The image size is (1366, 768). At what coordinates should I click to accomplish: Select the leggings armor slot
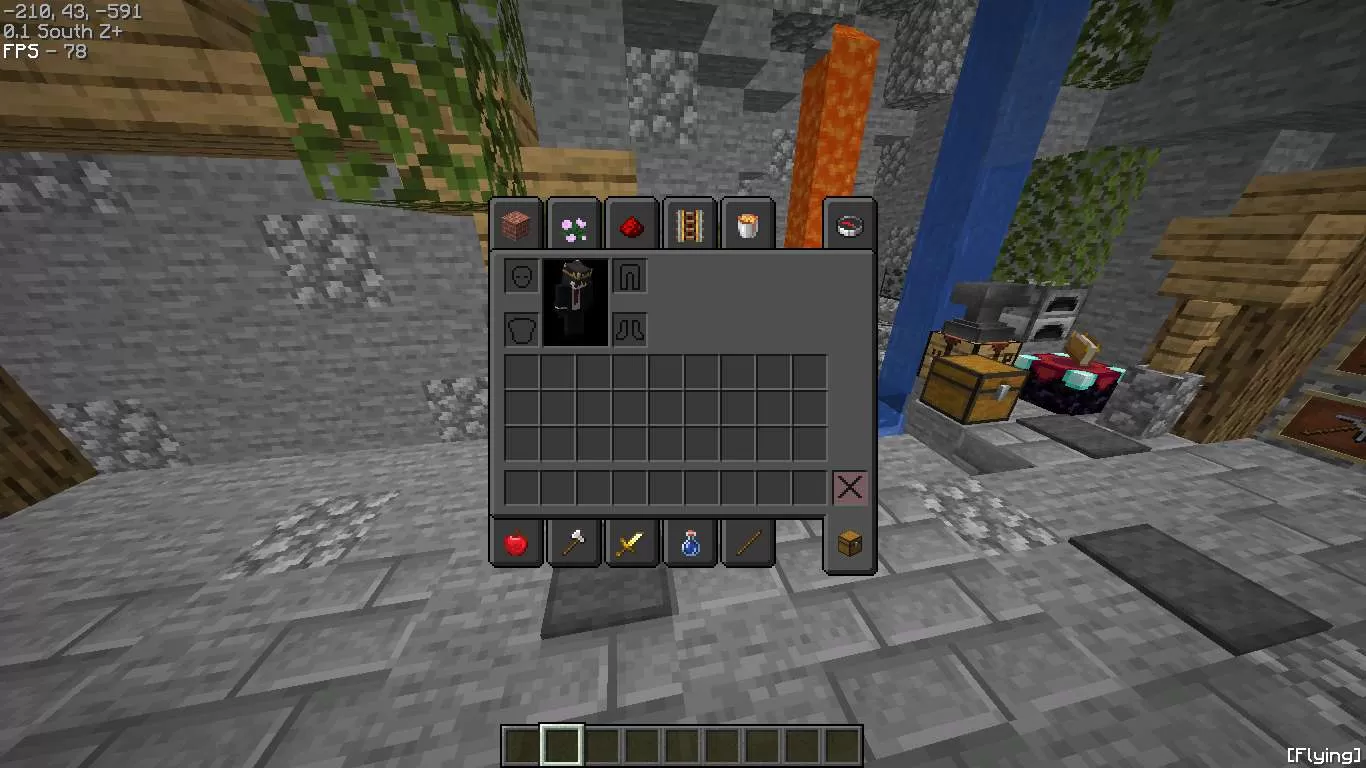(631, 277)
